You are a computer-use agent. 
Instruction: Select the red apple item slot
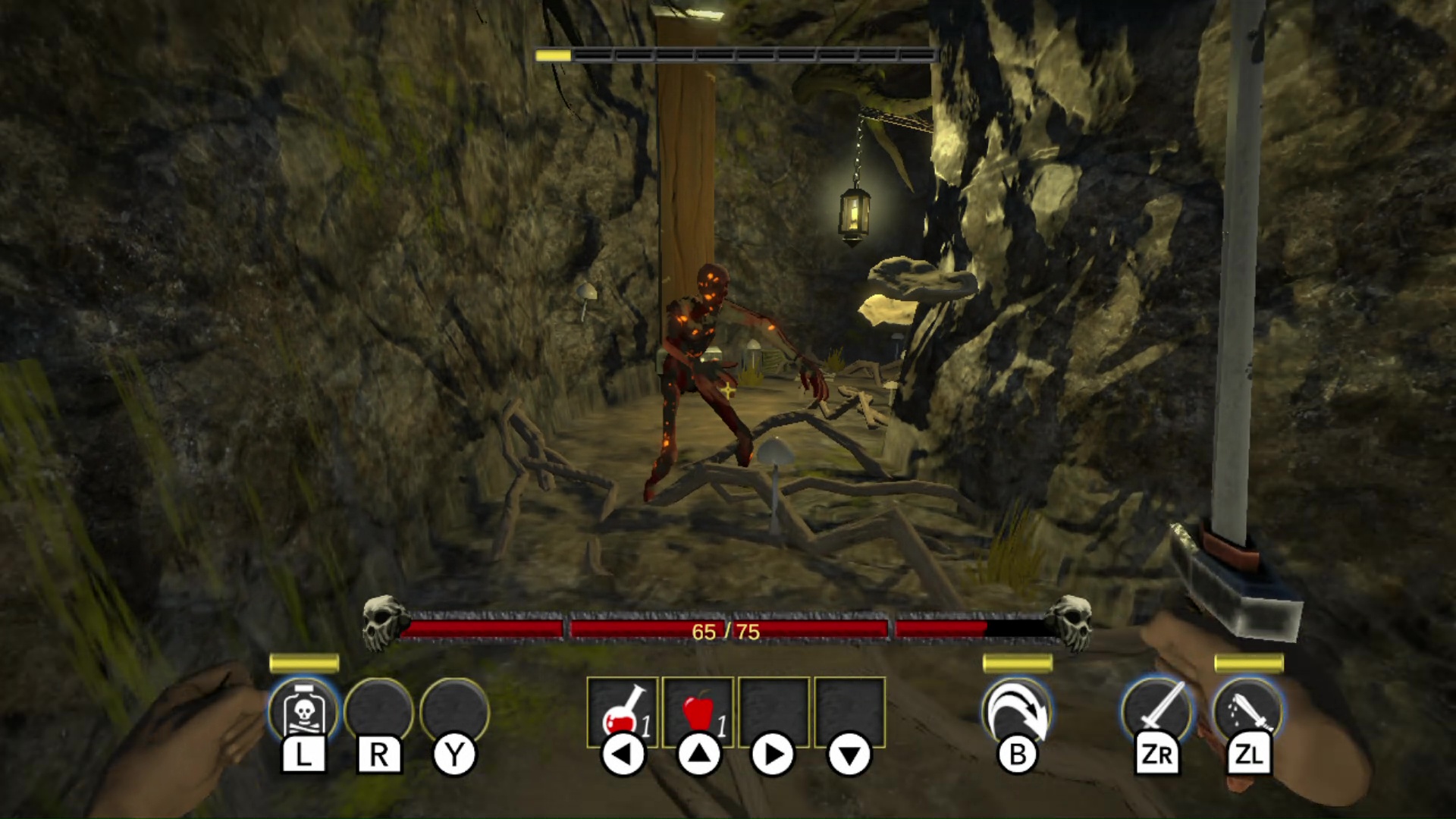coord(698,712)
